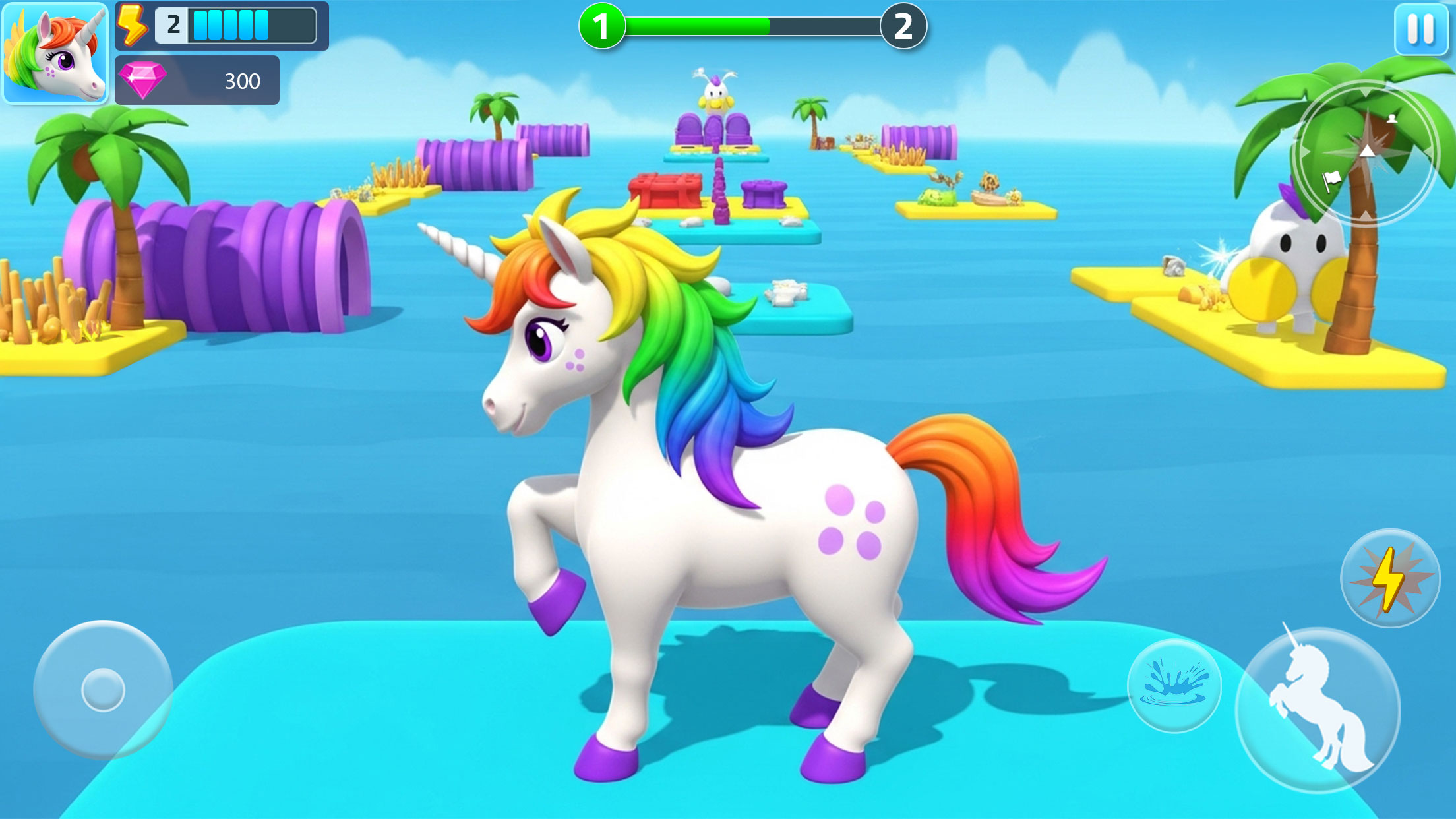This screenshot has height=819, width=1456.
Task: Tap the gem balance showing 300
Action: point(244,80)
